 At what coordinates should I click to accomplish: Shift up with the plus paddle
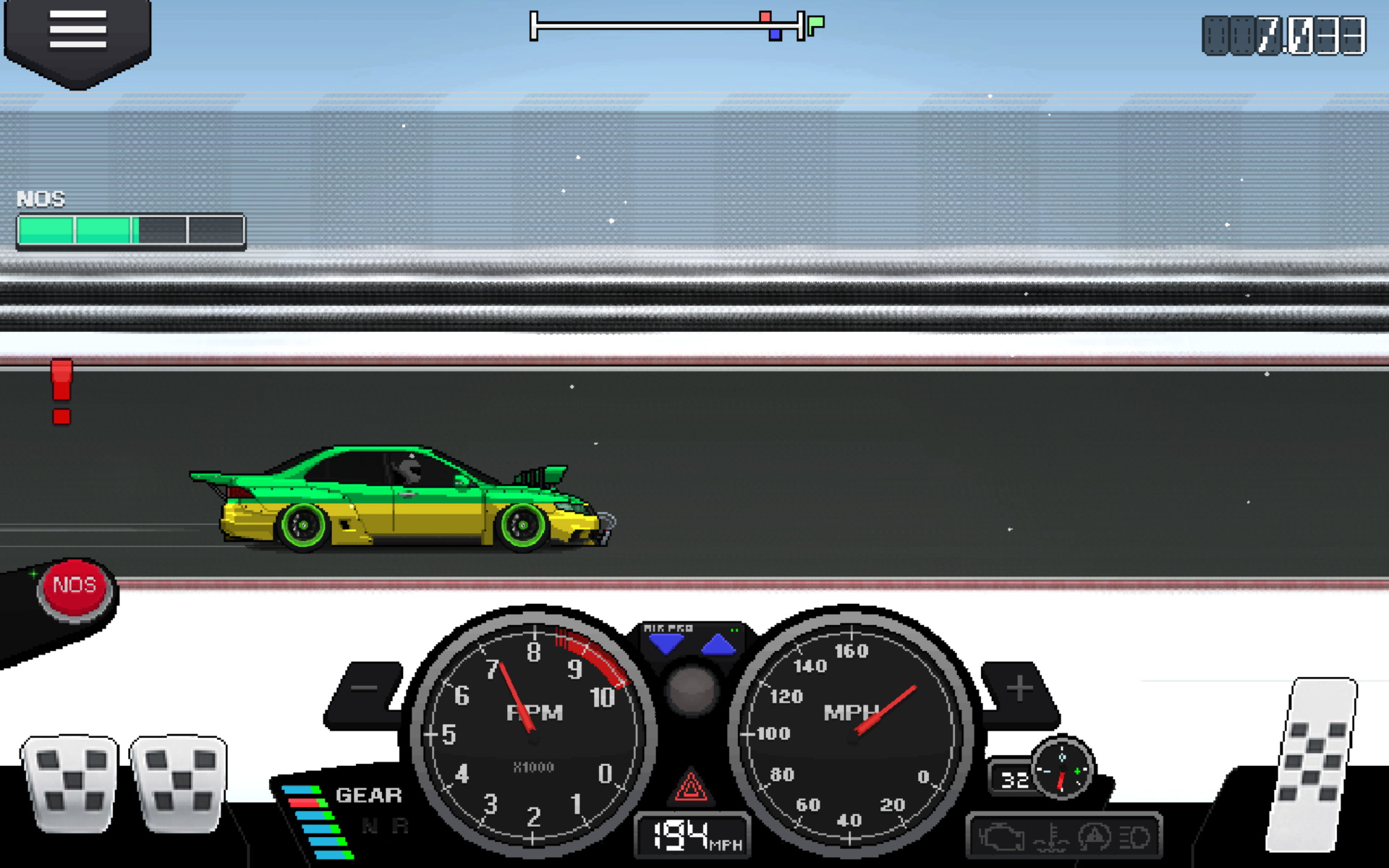click(1019, 688)
